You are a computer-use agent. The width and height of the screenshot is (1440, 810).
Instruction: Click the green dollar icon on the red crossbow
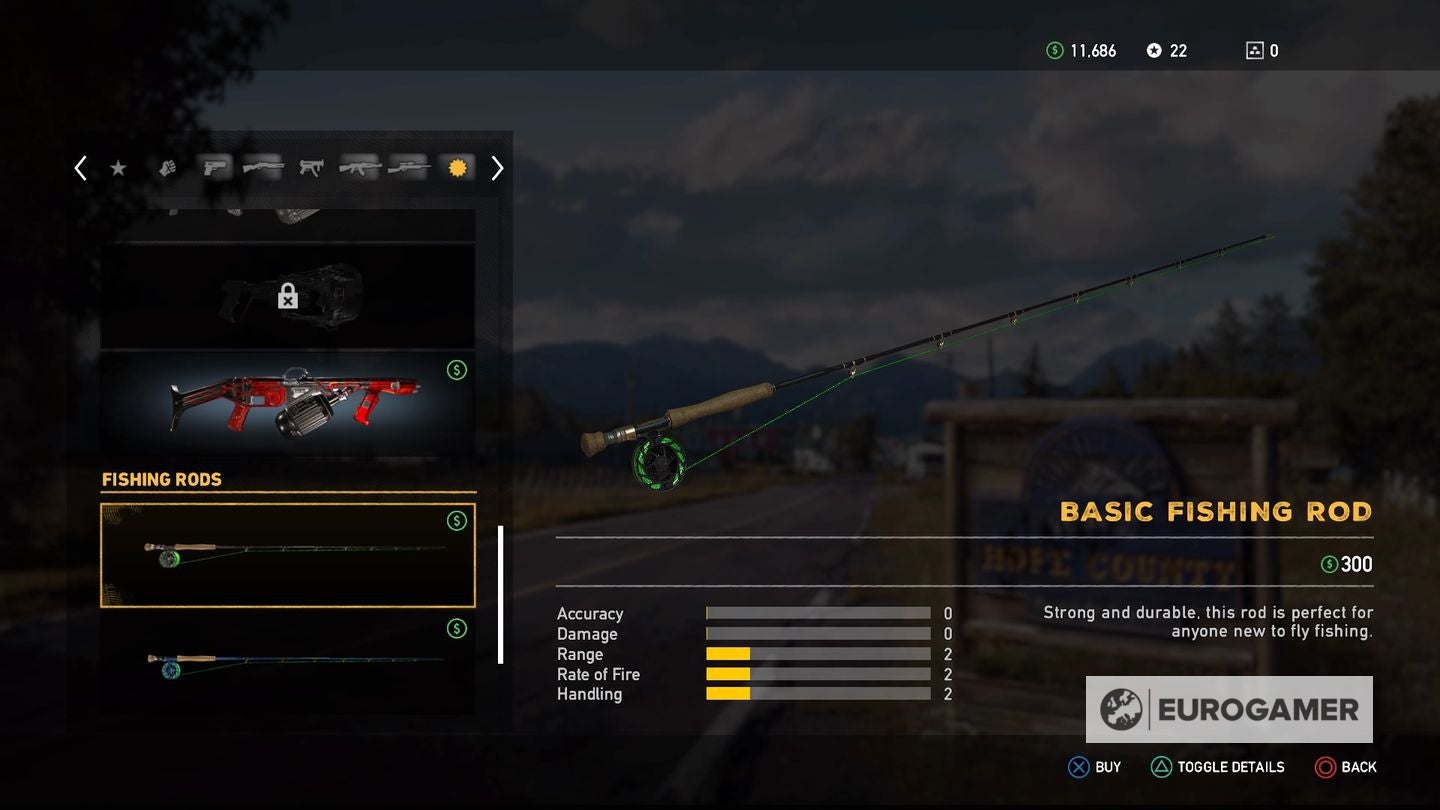pos(457,369)
